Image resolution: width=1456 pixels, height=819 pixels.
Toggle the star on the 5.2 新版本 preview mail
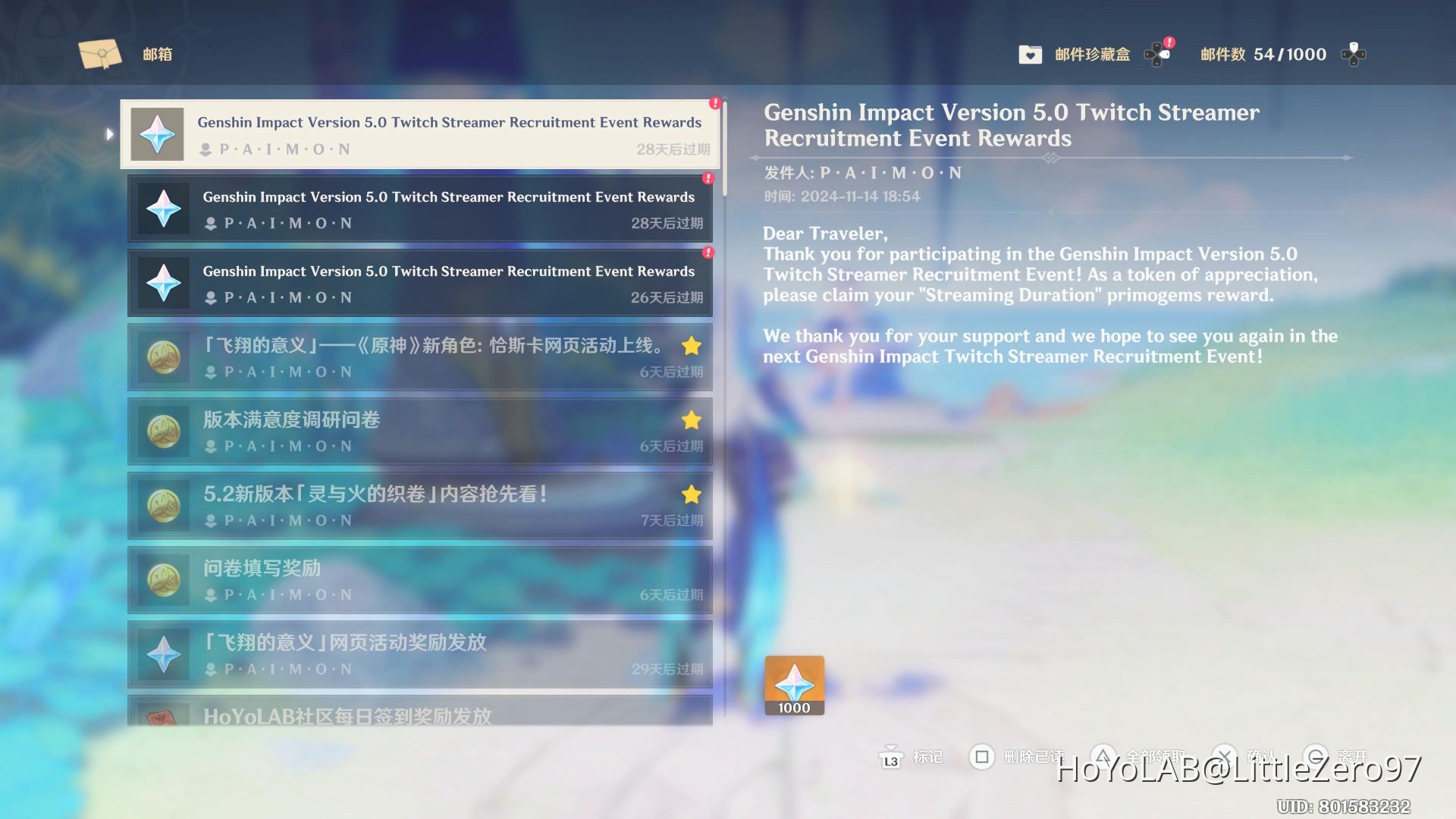691,494
